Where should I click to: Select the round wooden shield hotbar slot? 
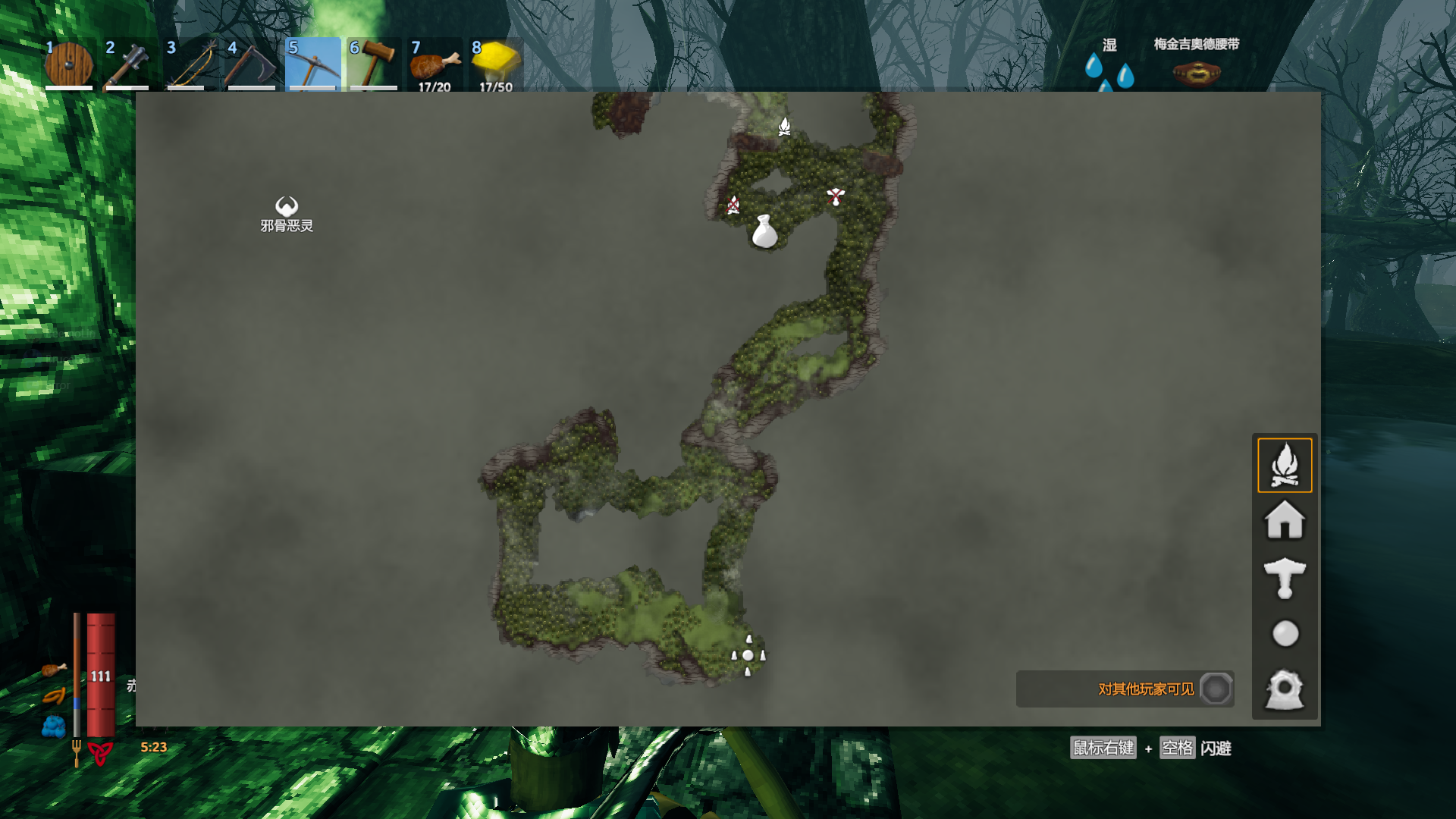click(x=69, y=64)
